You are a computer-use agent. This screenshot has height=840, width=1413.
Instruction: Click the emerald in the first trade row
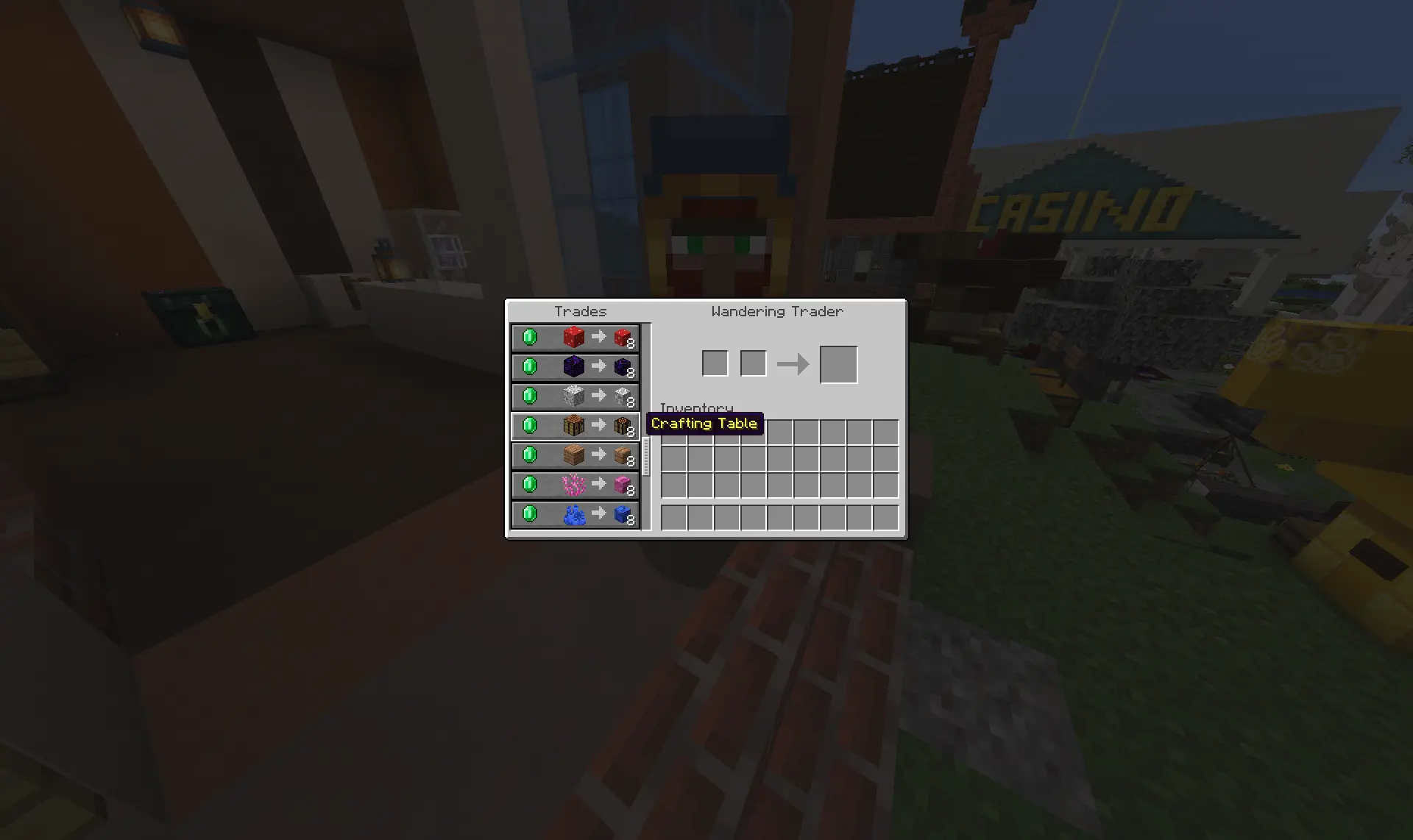(x=531, y=337)
